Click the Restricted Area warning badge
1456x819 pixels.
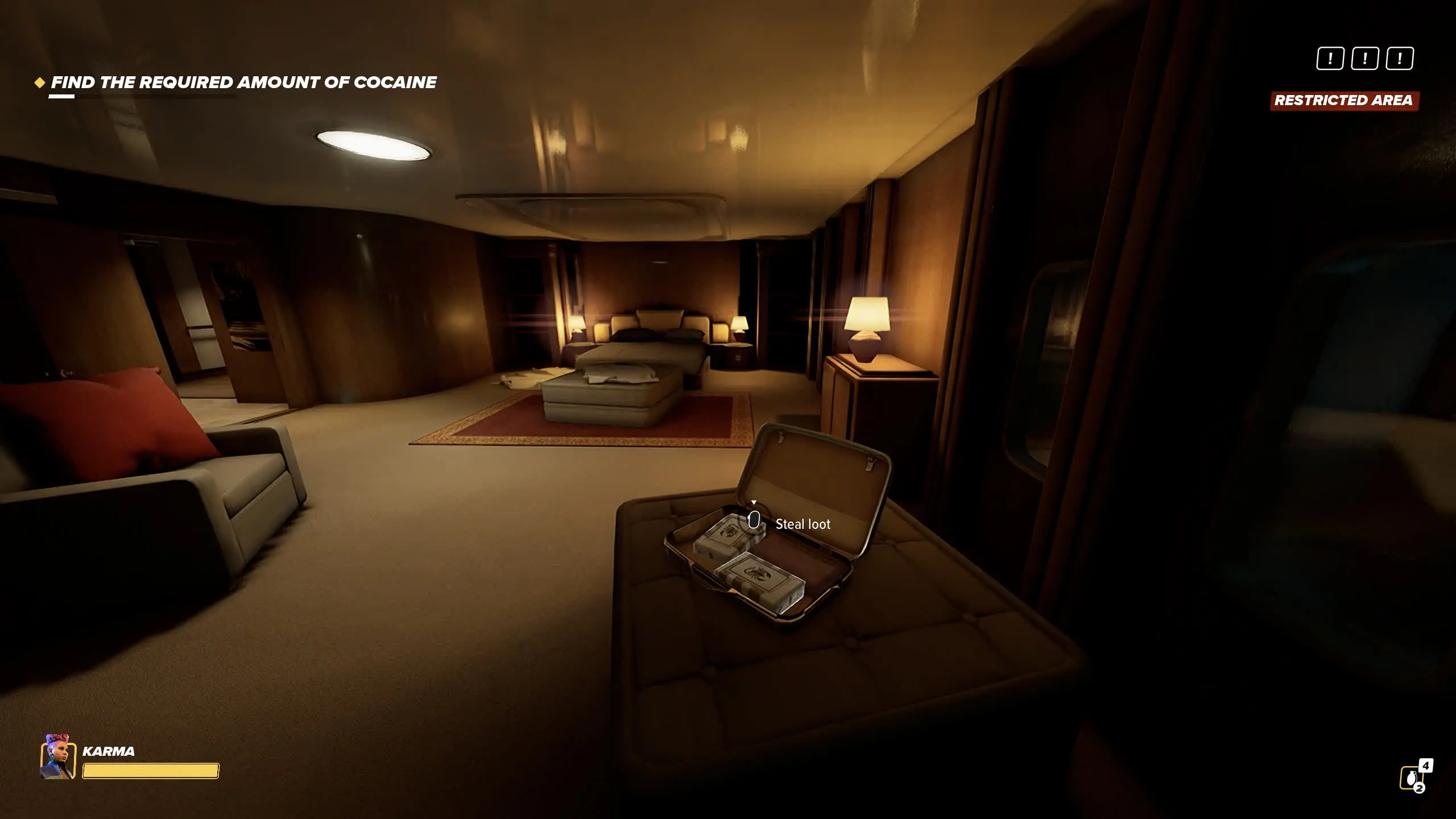(1344, 101)
